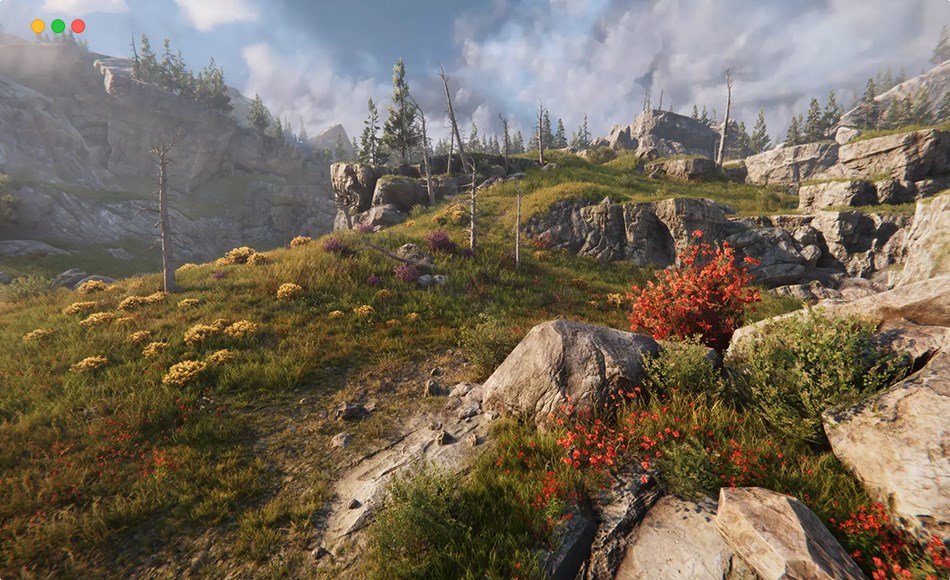The width and height of the screenshot is (950, 580).
Task: Click the red window dot
Action: tap(78, 26)
